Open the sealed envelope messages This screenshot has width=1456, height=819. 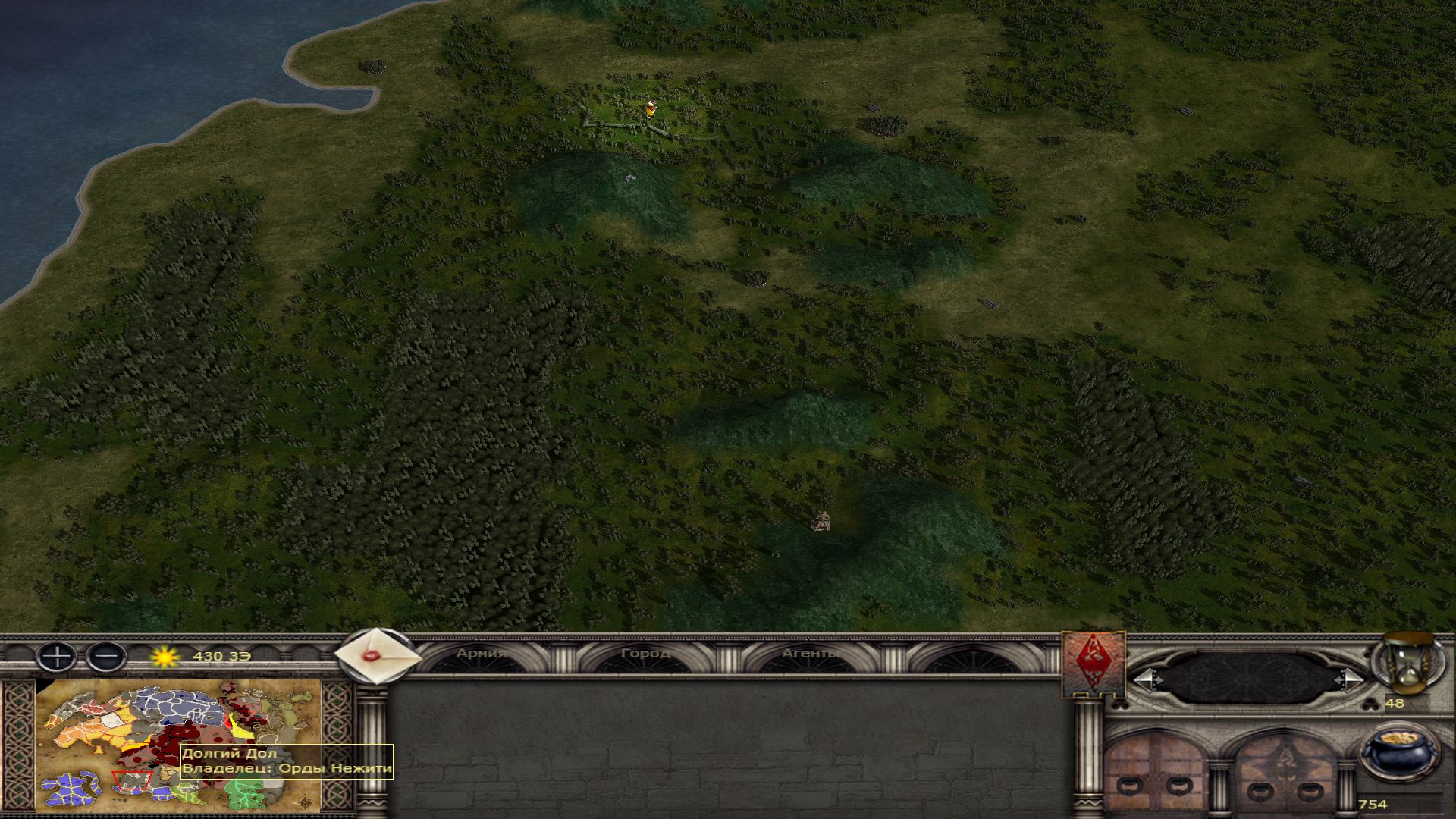[x=377, y=656]
